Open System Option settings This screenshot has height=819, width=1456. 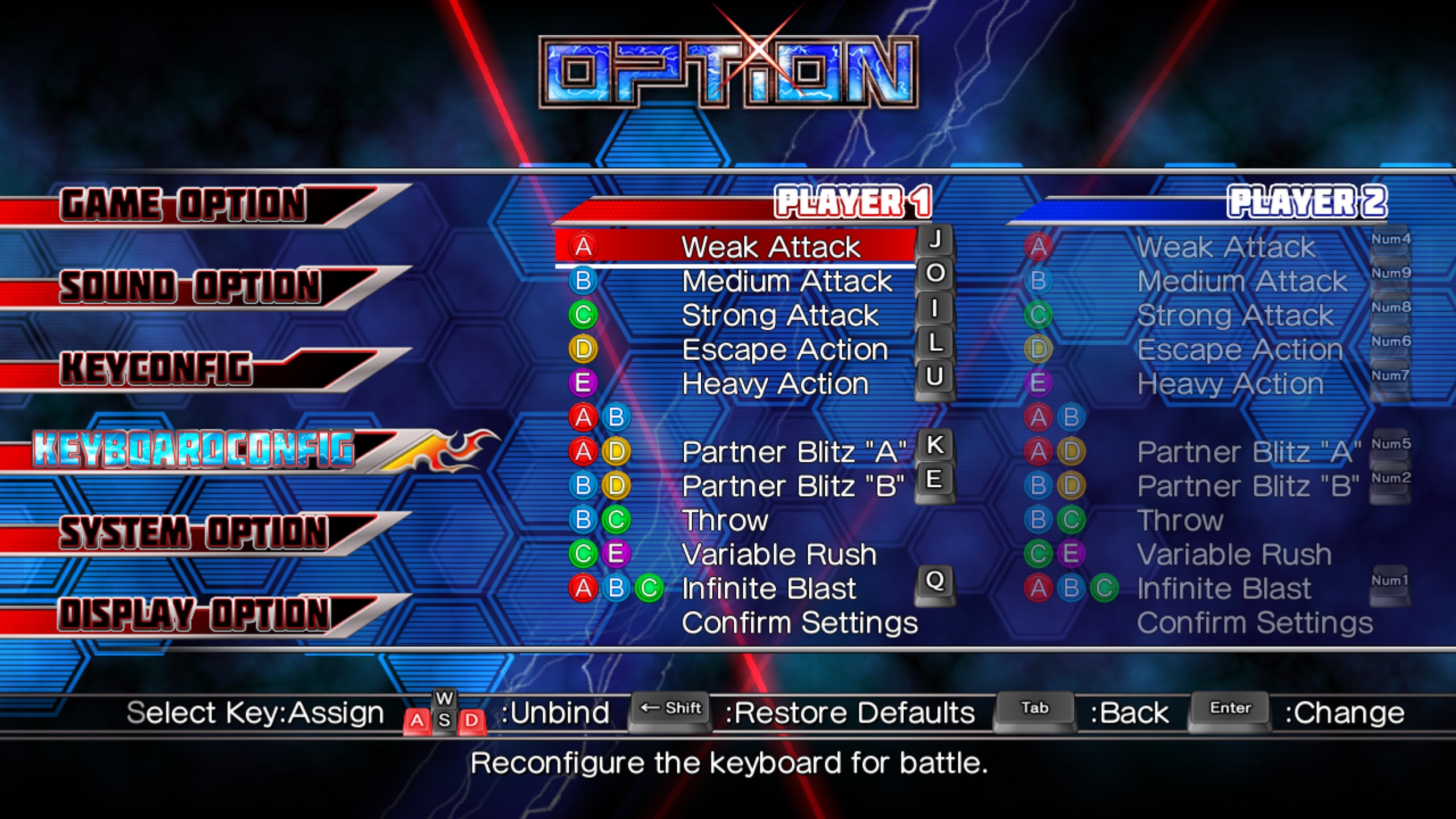coord(193,533)
